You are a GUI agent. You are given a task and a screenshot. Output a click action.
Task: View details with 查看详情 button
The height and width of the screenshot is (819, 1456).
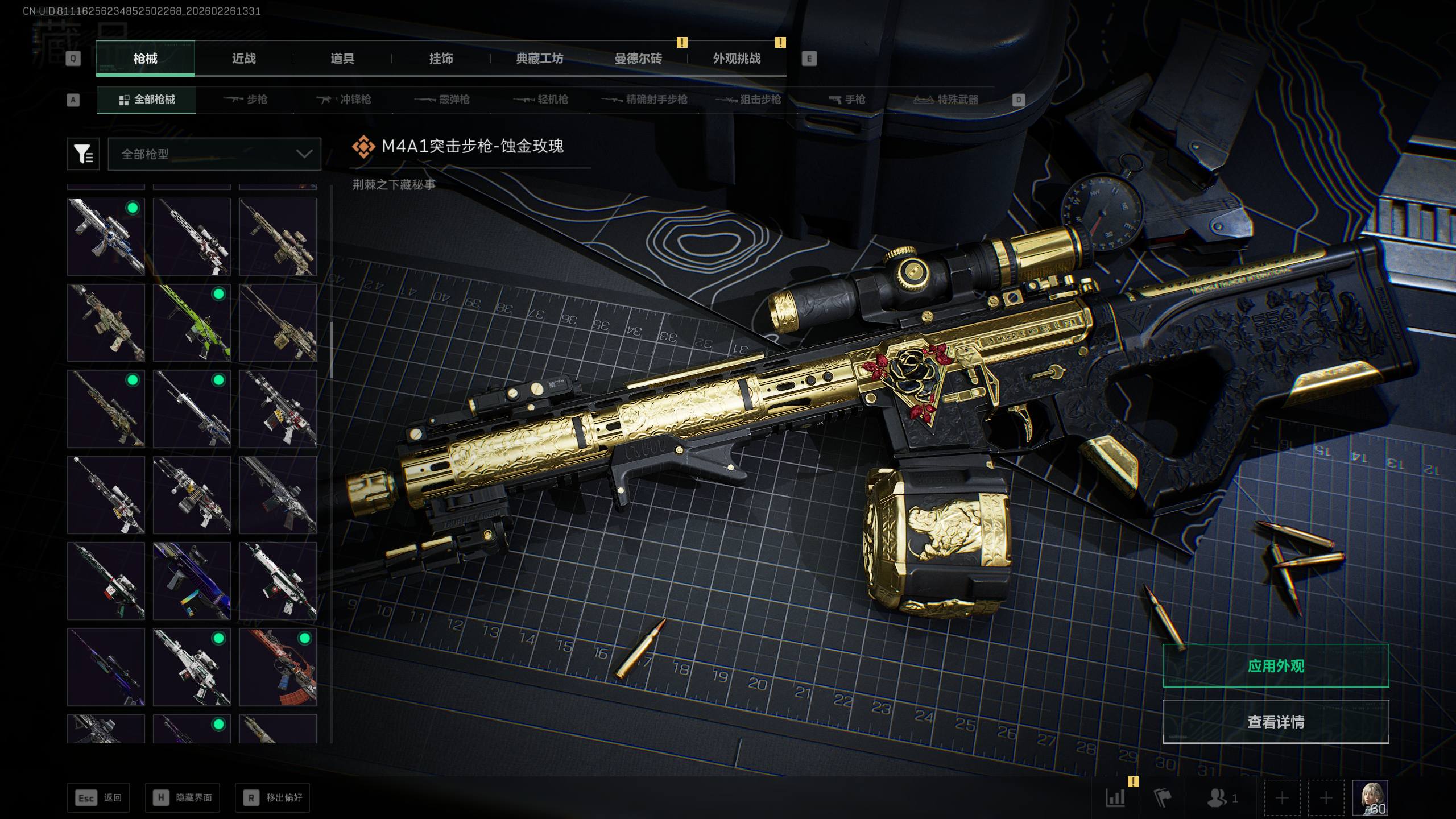[1276, 722]
